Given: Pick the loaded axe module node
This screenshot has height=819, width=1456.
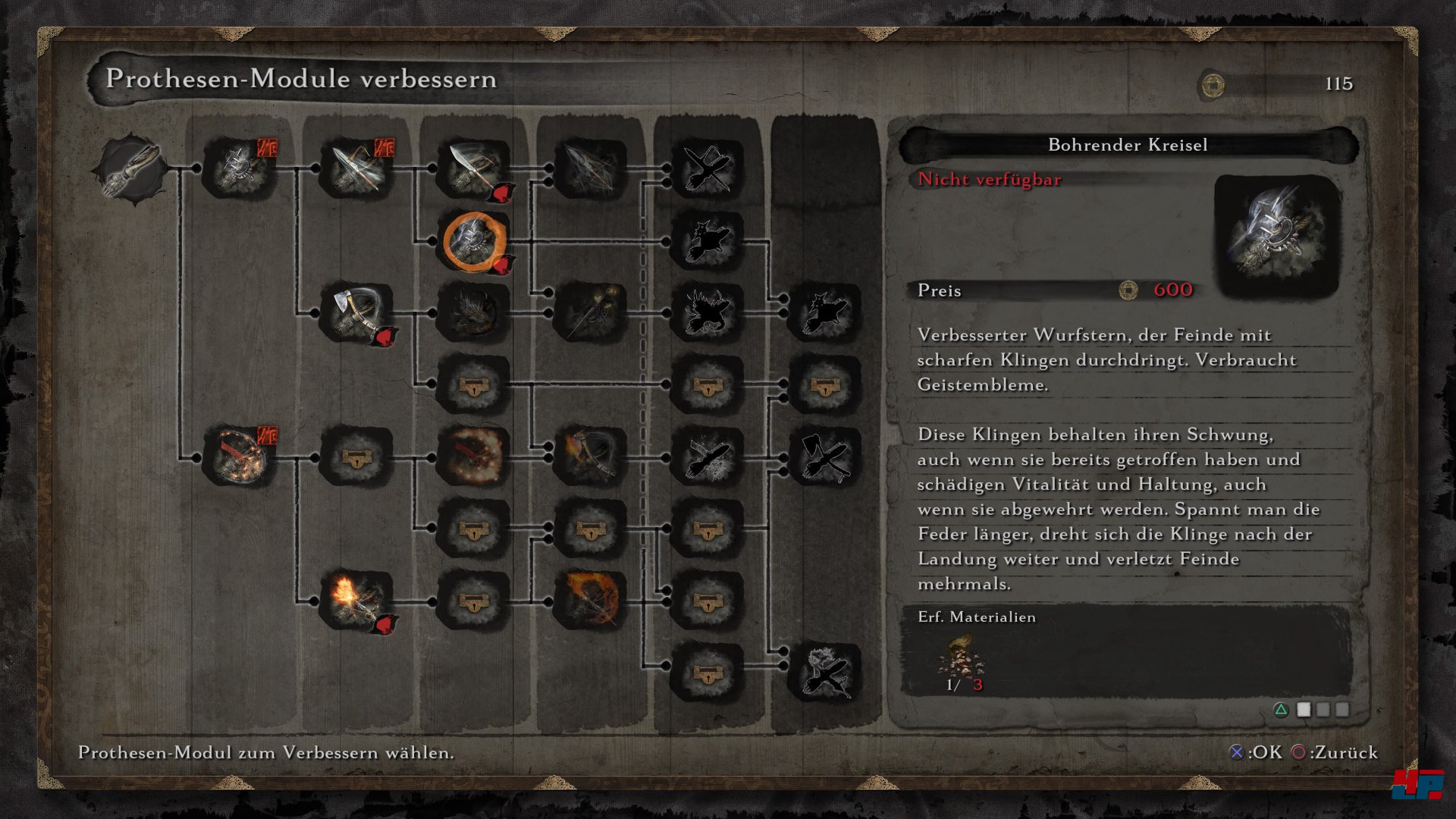Looking at the screenshot, I should (356, 312).
